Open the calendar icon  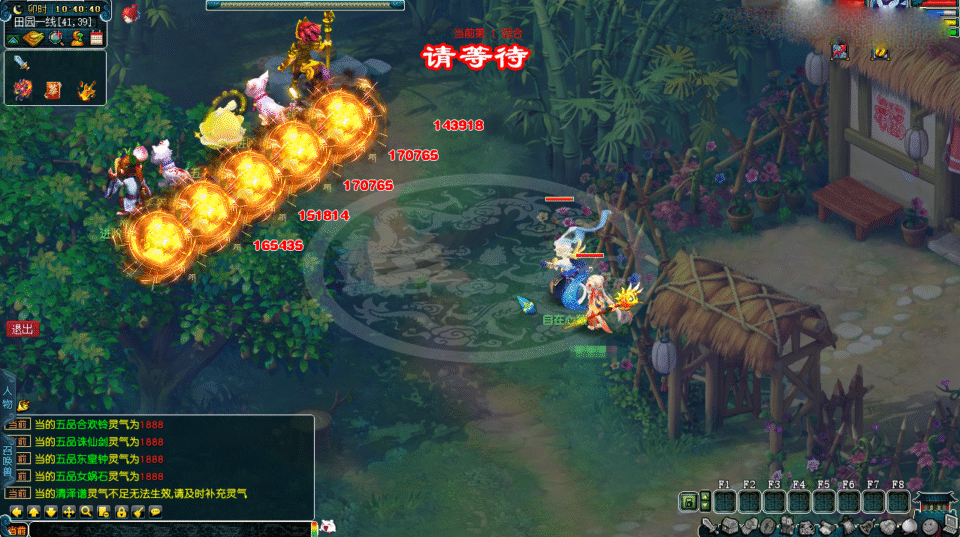click(97, 38)
